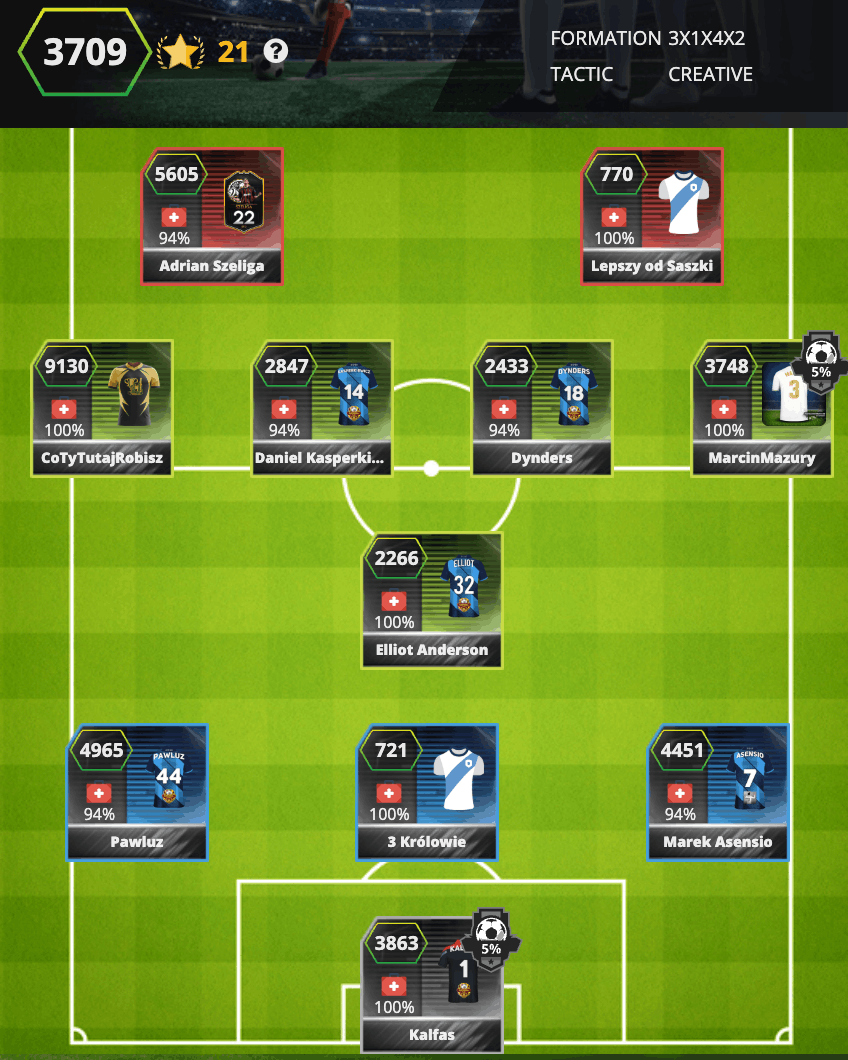Select the Pawluz defender card

click(138, 792)
